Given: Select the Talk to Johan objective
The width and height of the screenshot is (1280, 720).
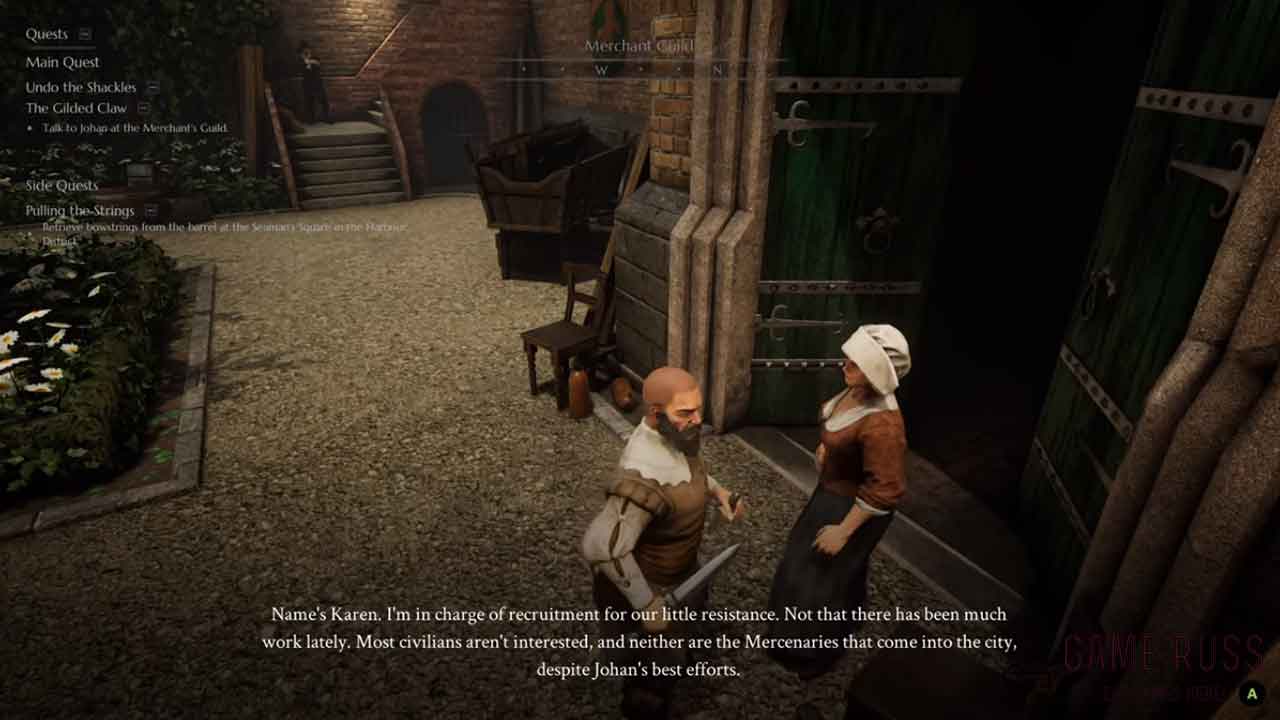Looking at the screenshot, I should click(x=134, y=128).
